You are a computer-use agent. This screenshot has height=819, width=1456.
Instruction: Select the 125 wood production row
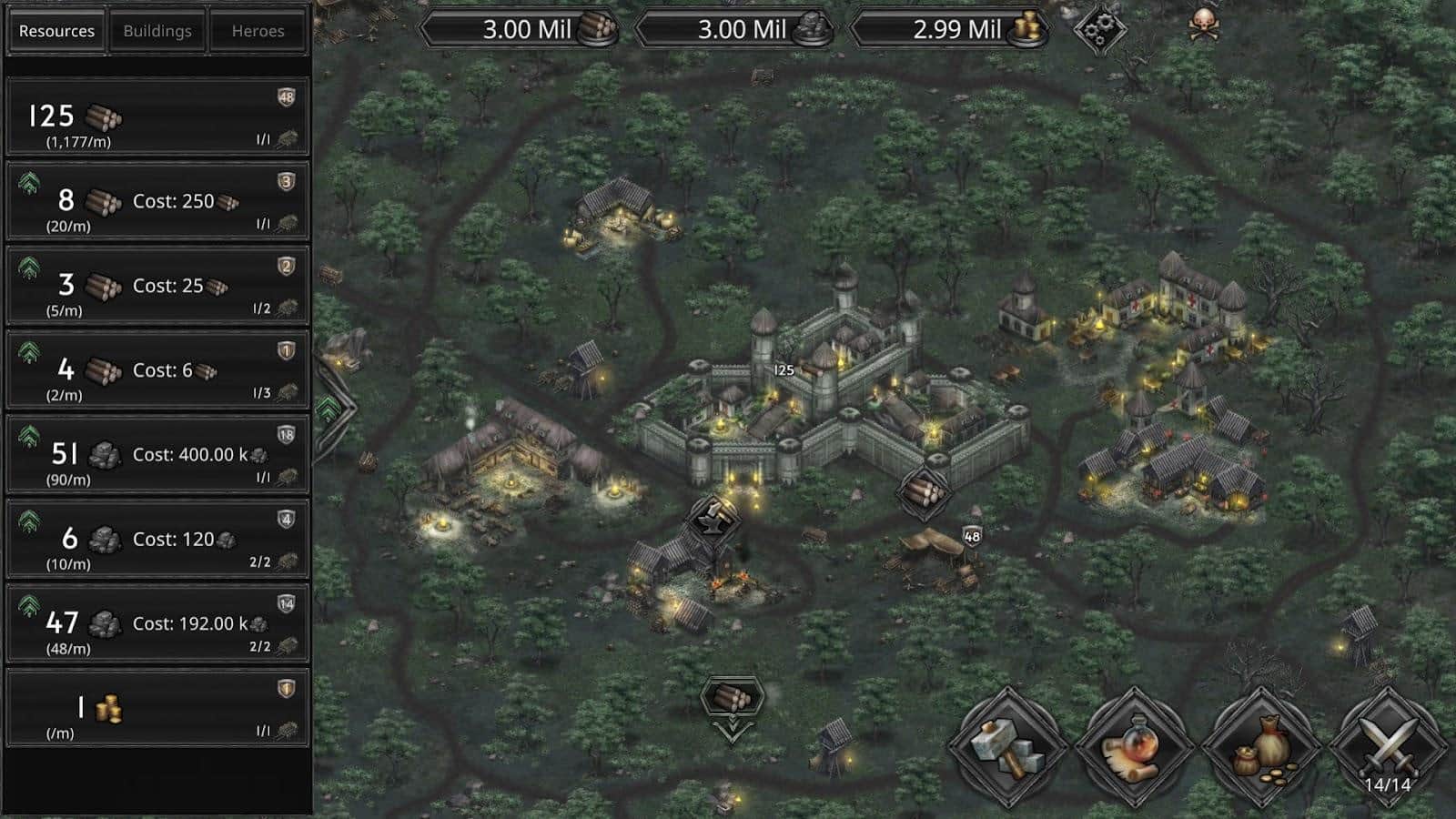coord(157,116)
